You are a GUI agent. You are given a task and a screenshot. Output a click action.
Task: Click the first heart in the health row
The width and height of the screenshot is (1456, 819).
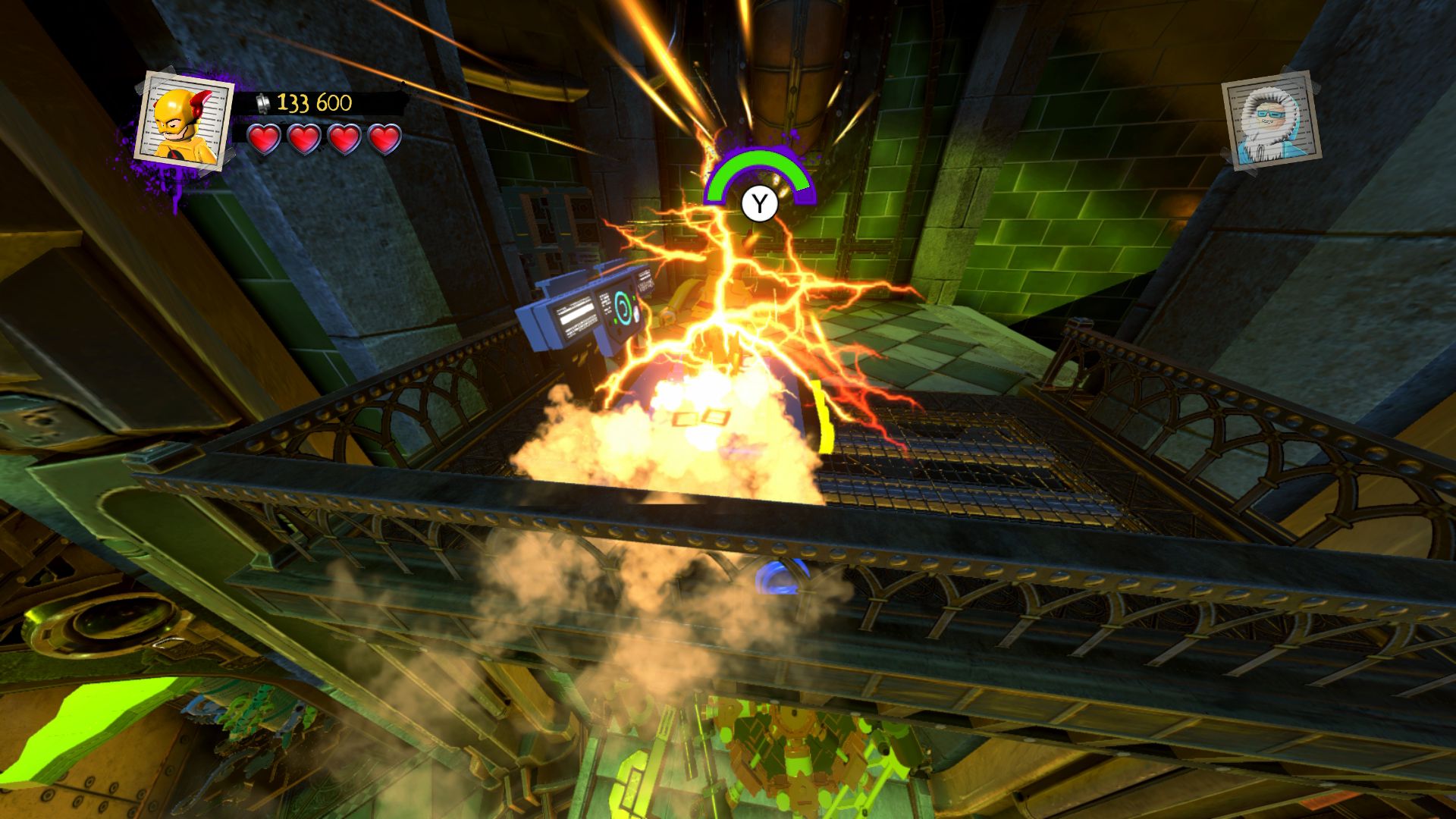pyautogui.click(x=265, y=140)
